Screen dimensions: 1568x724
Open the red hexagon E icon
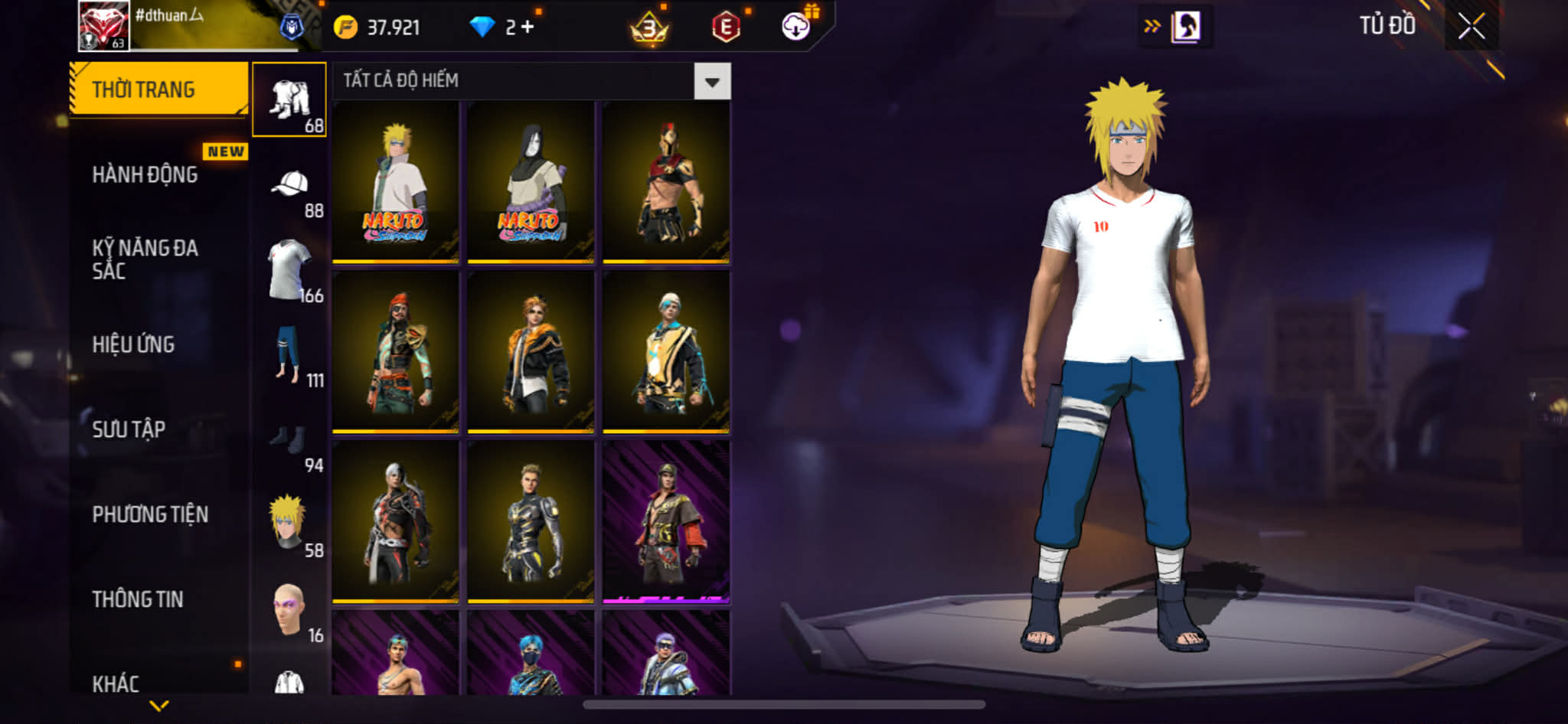[x=726, y=28]
